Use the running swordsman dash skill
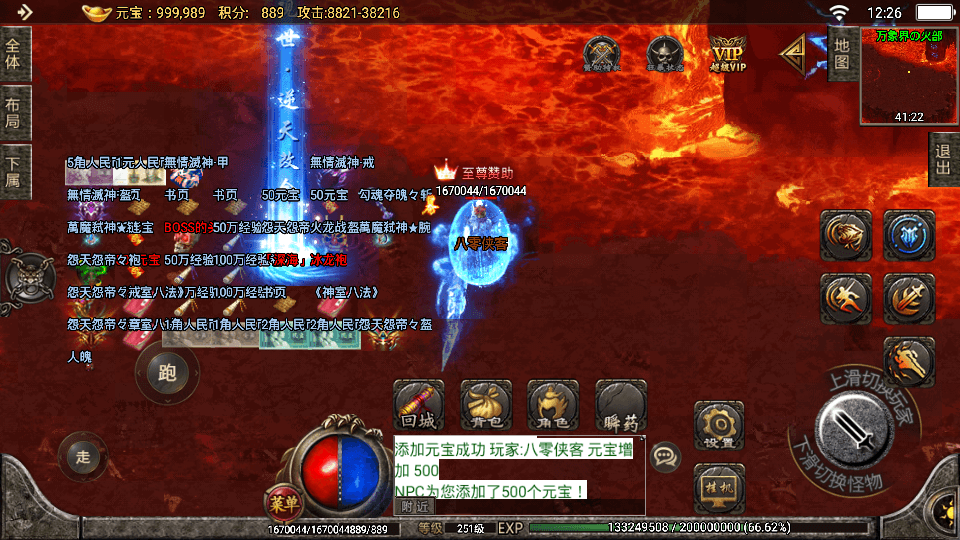 [x=846, y=298]
